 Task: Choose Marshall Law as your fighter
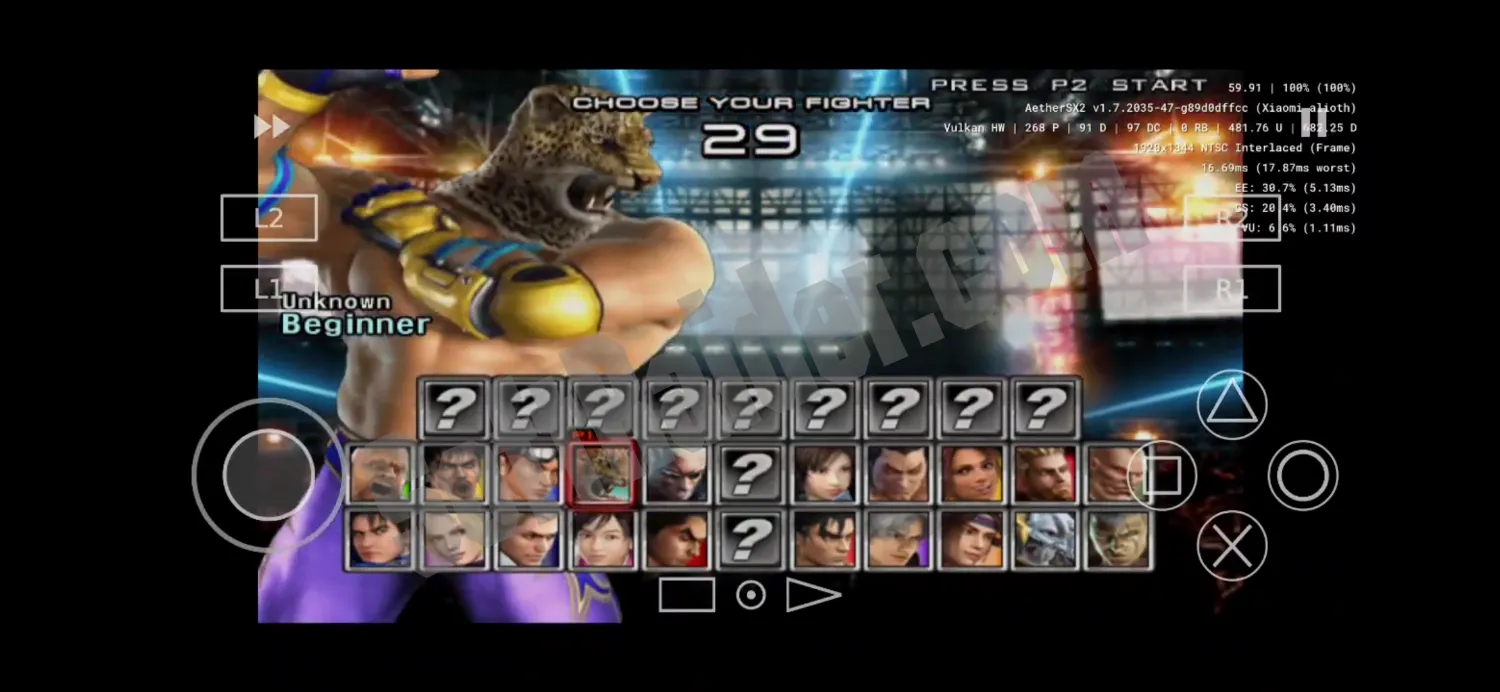pos(454,473)
